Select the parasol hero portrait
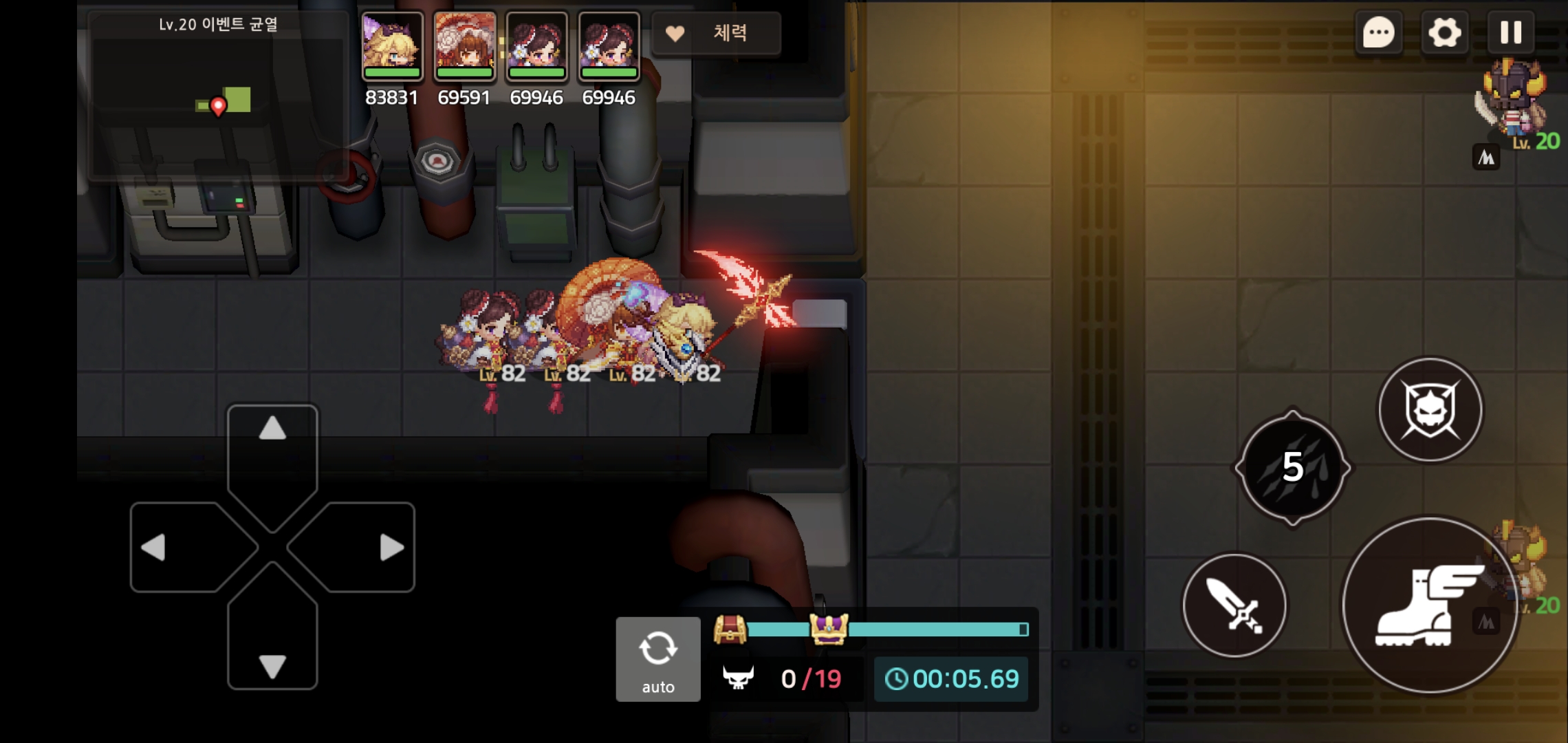 [465, 46]
